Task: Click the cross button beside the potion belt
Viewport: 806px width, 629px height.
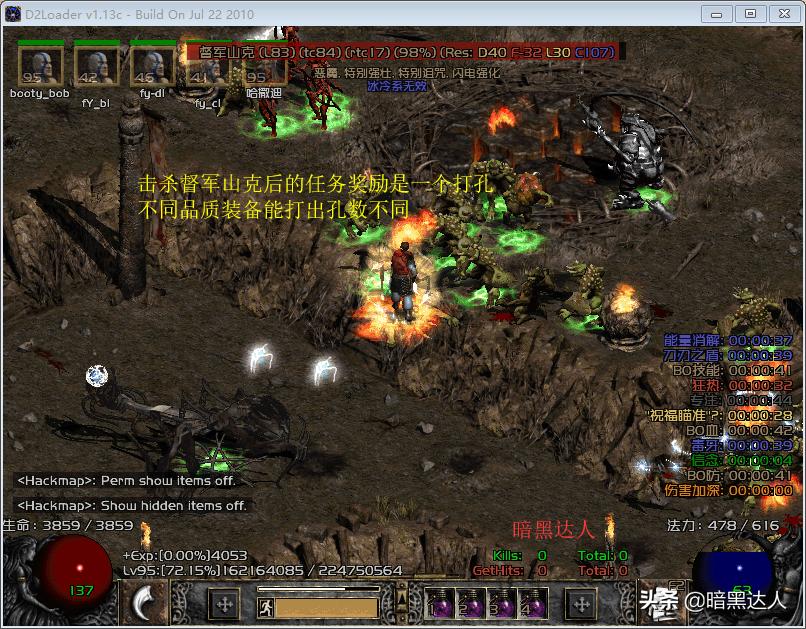Action: pyautogui.click(x=581, y=604)
